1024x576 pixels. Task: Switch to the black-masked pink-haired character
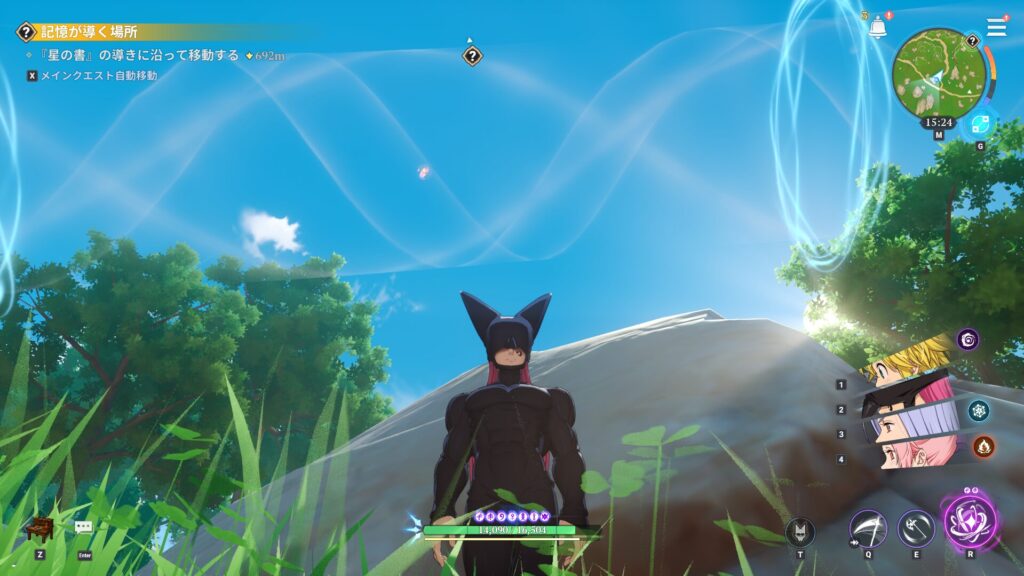click(905, 398)
